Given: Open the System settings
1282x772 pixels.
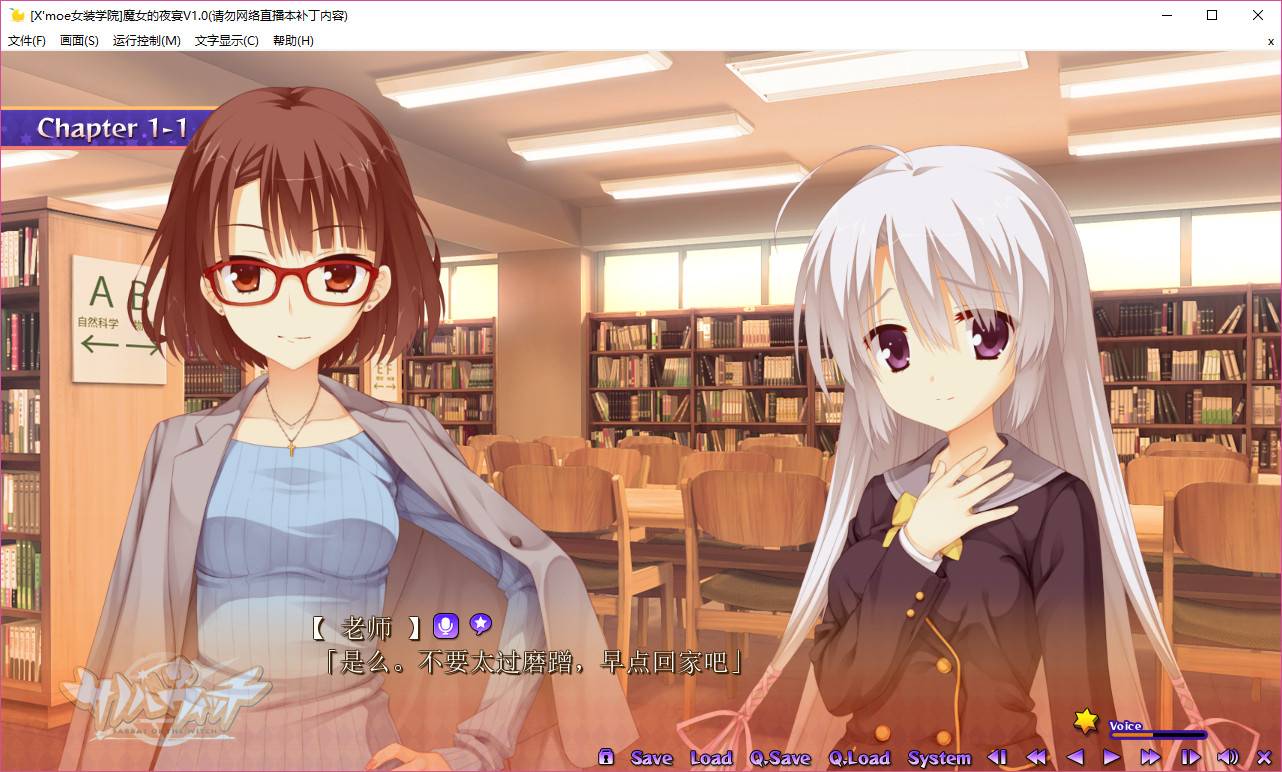Looking at the screenshot, I should (939, 758).
